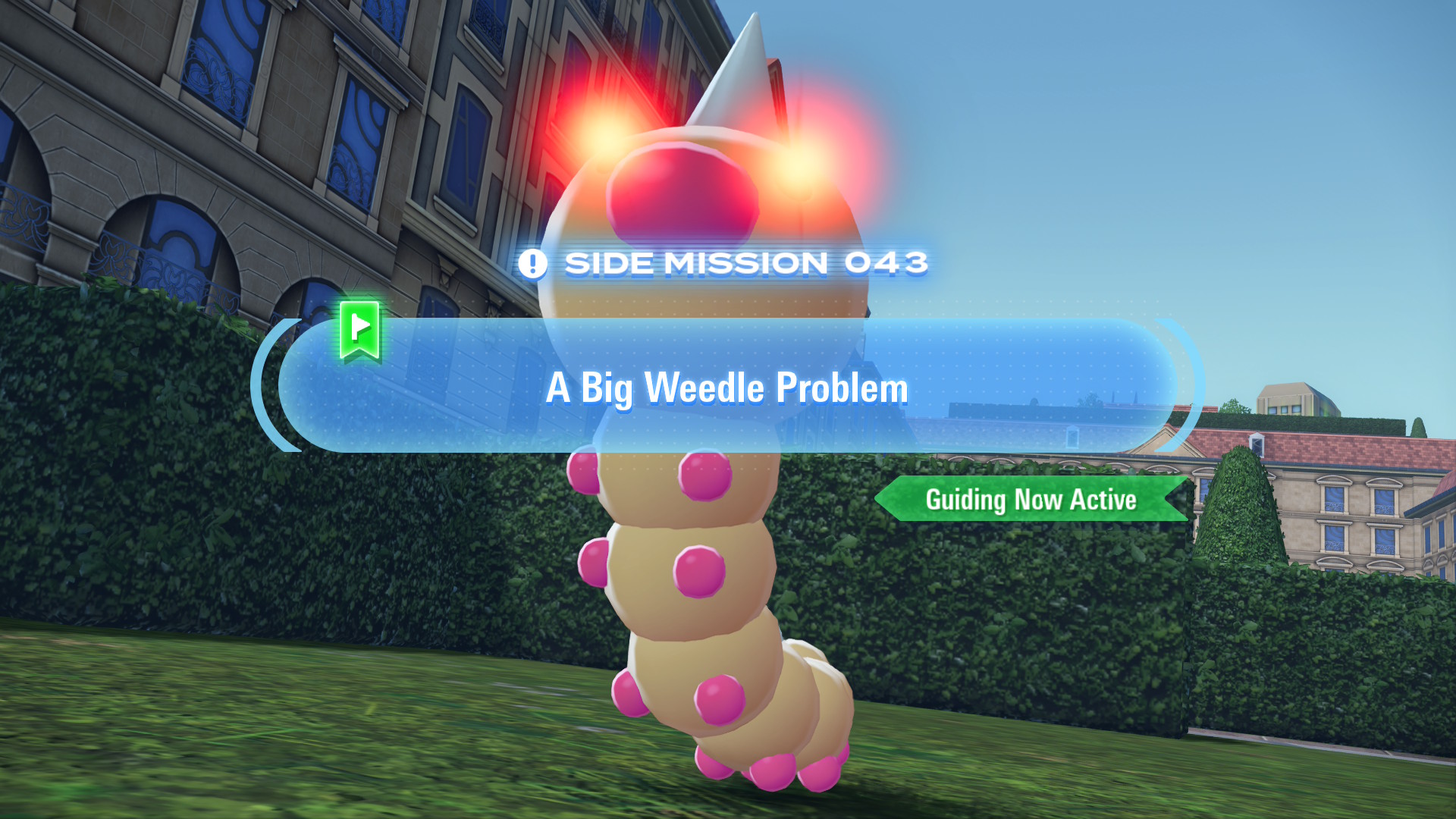The image size is (1456, 819).
Task: Select the SIDE MISSION 043 label
Action: pos(747,263)
